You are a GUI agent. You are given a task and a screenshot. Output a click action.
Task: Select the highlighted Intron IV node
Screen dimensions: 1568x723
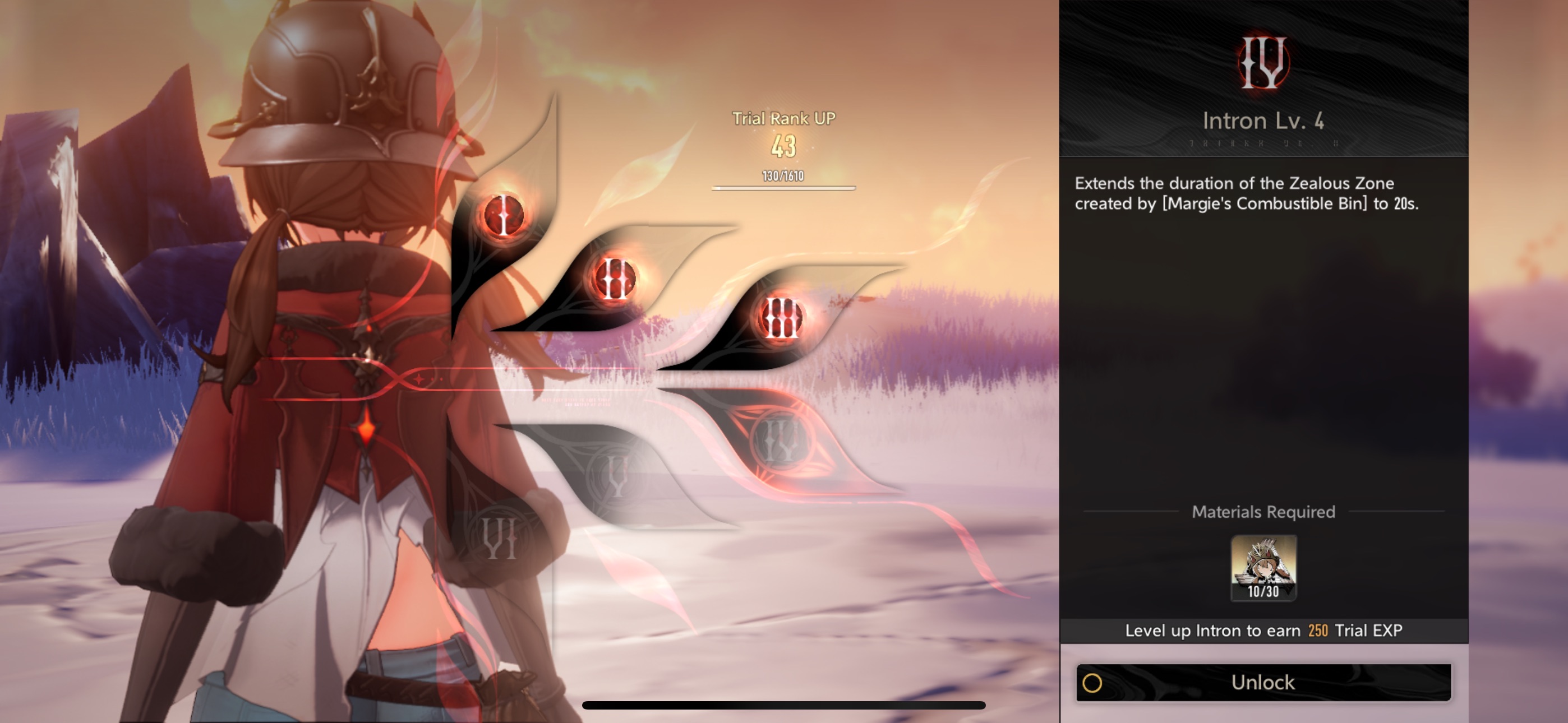(780, 441)
